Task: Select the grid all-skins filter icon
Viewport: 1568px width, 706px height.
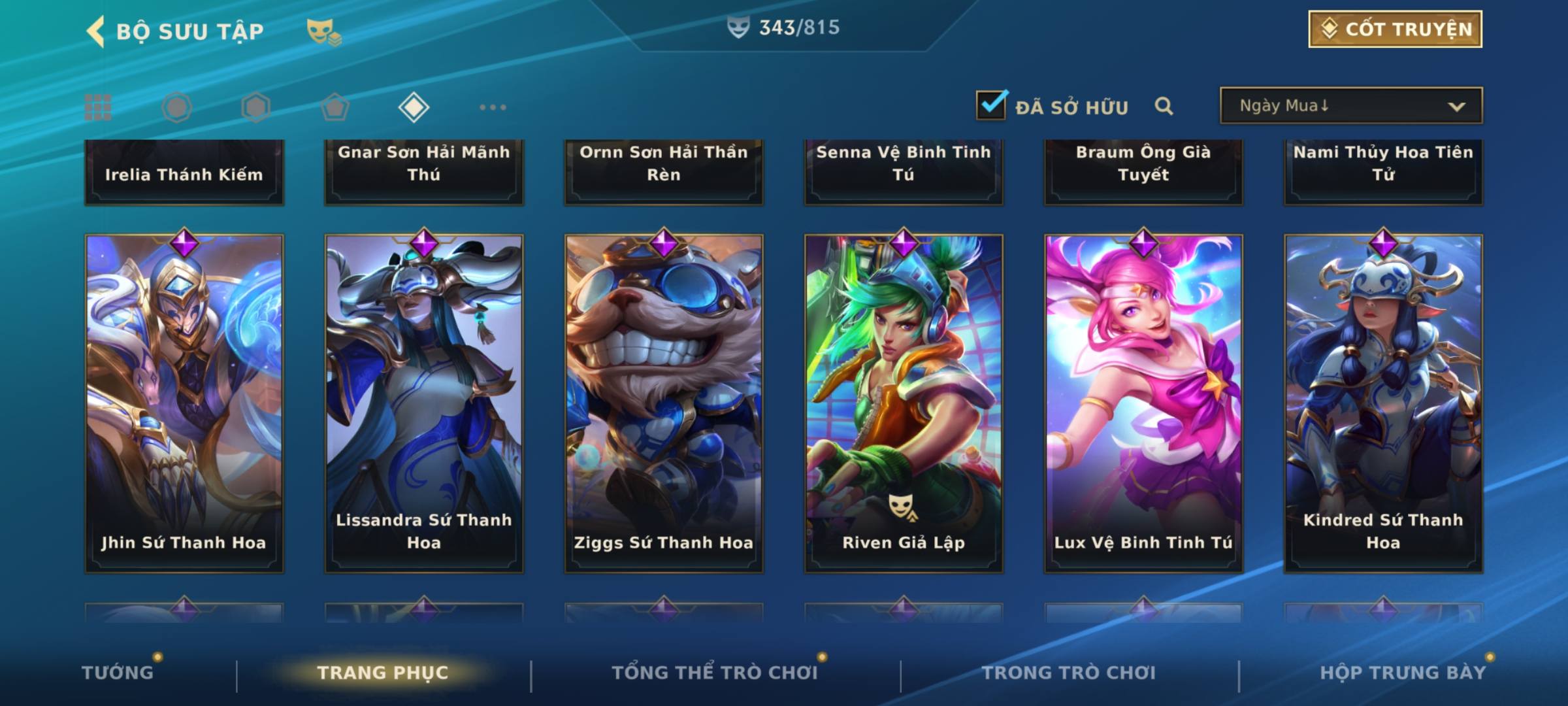Action: pyautogui.click(x=98, y=107)
